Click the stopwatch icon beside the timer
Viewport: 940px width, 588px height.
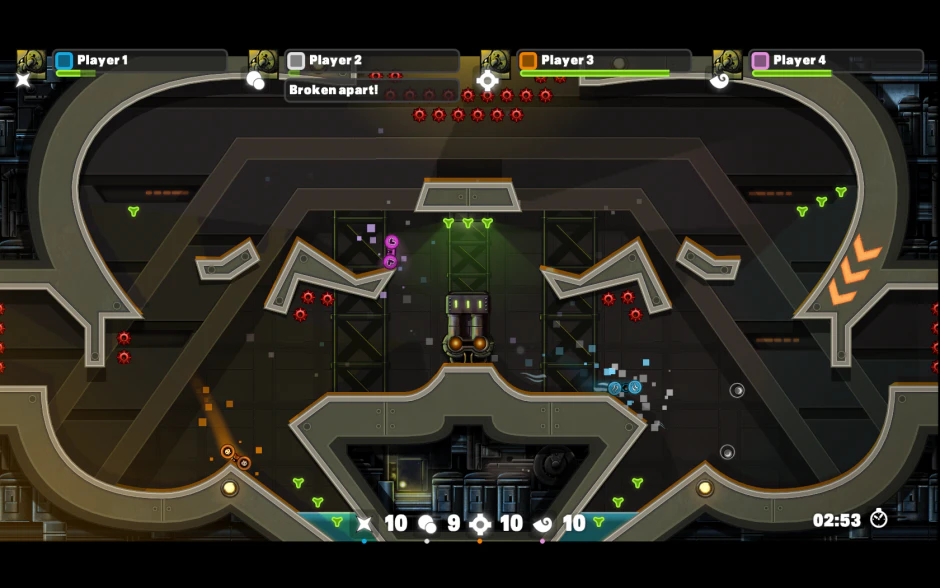tap(879, 518)
